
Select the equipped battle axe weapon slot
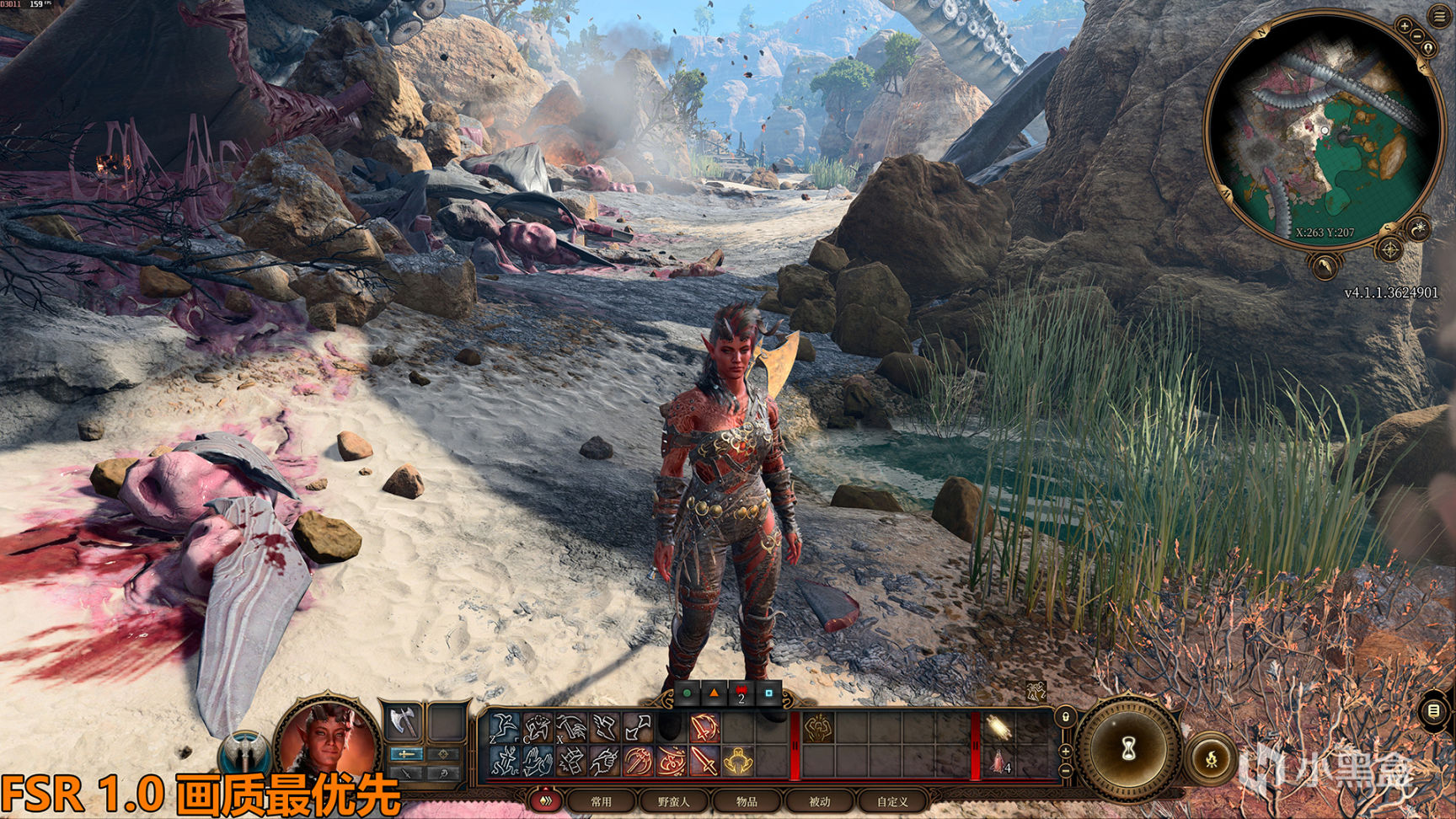pos(404,723)
